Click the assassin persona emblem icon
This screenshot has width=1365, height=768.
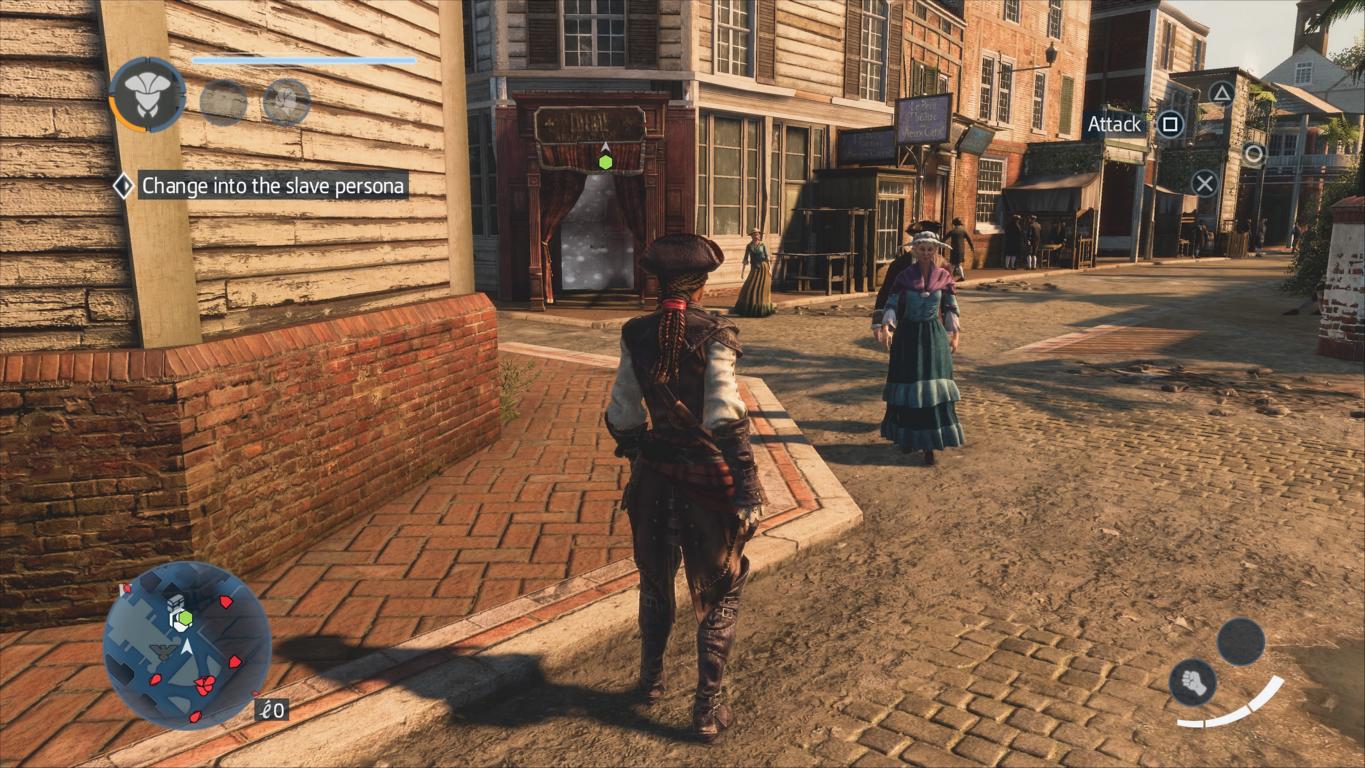click(x=147, y=95)
